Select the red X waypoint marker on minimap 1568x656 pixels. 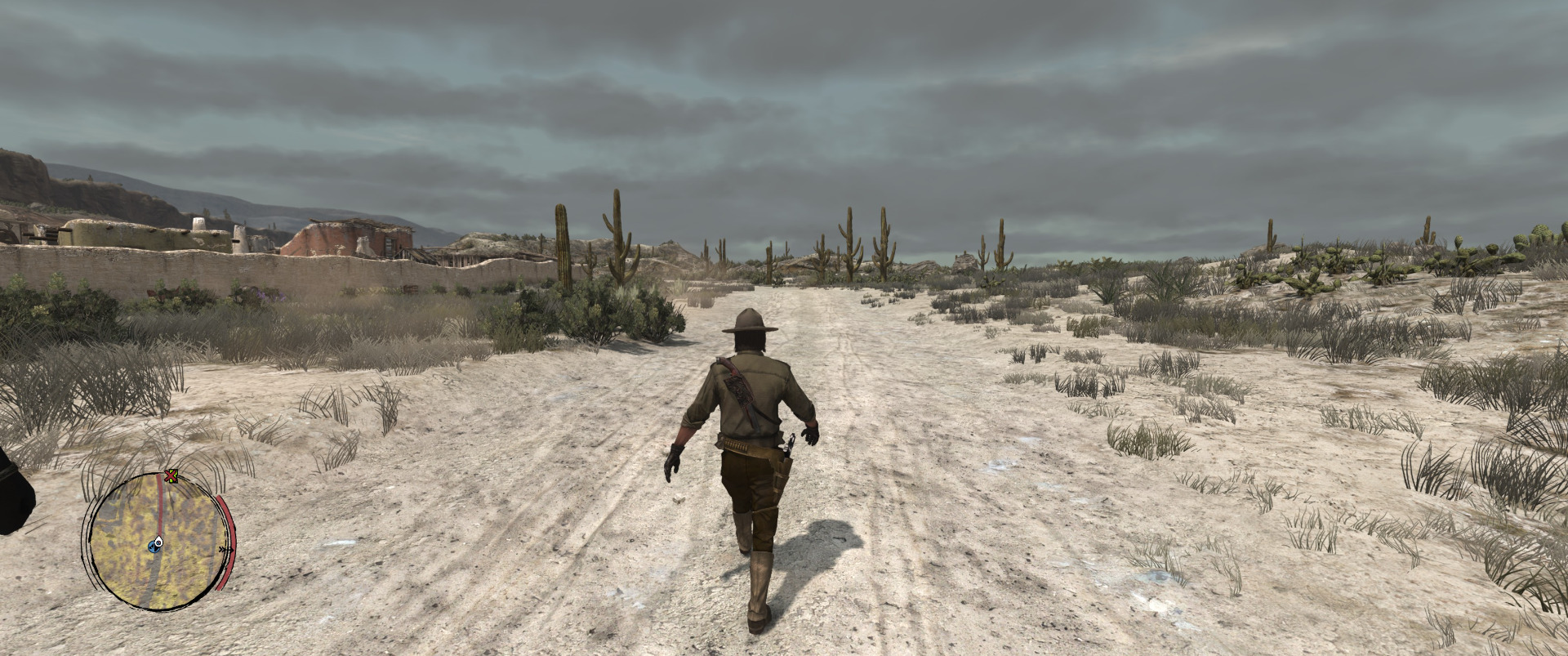pos(171,475)
